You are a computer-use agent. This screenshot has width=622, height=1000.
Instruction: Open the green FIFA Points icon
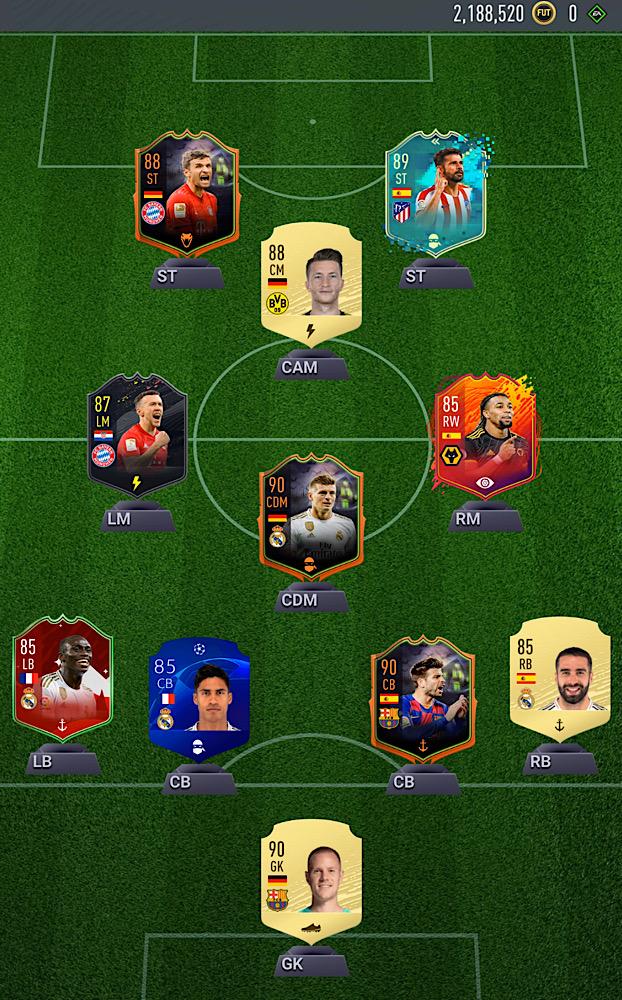point(597,14)
